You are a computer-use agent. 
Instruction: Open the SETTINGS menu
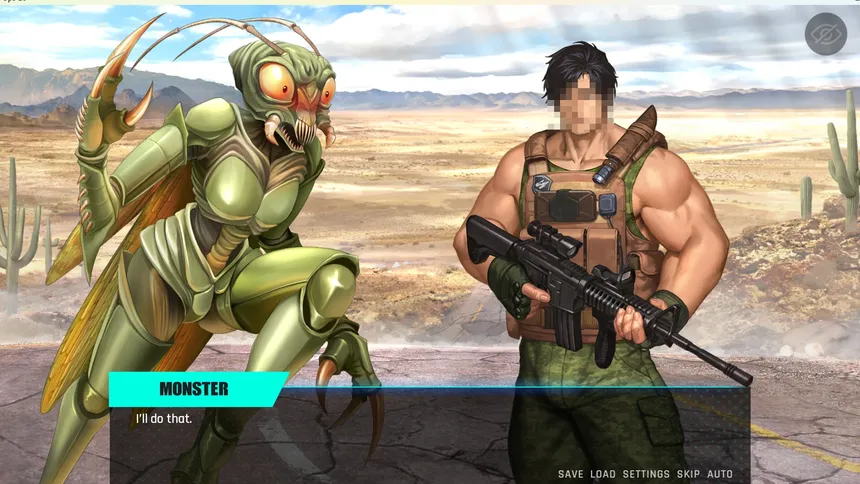646,474
